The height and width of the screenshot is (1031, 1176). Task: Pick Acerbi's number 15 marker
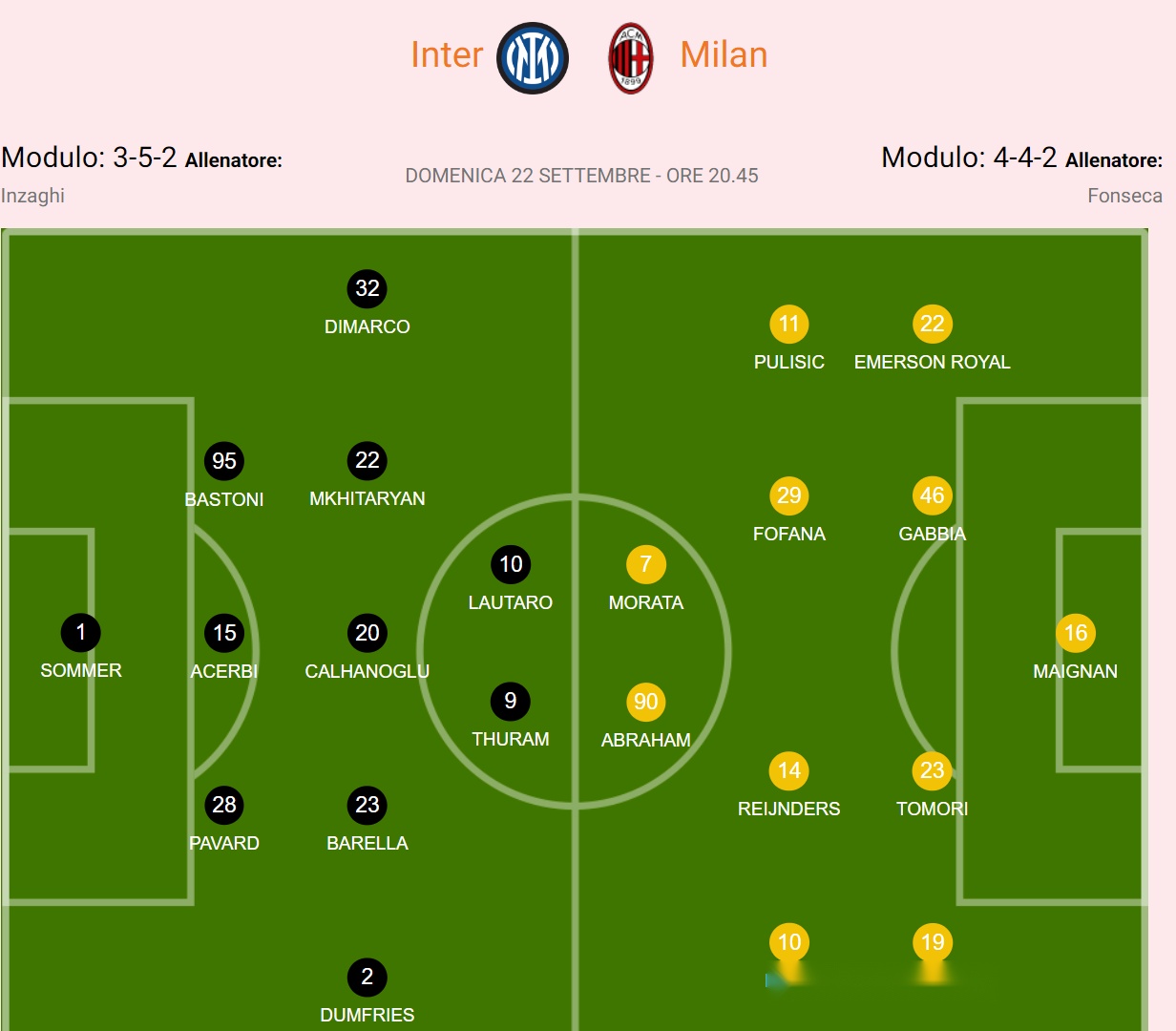point(224,633)
